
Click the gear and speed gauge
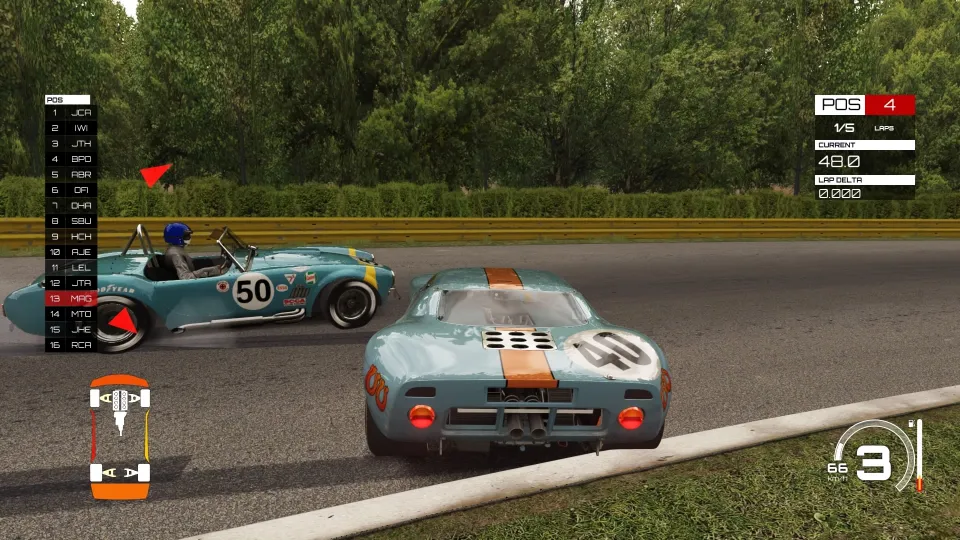[x=873, y=460]
